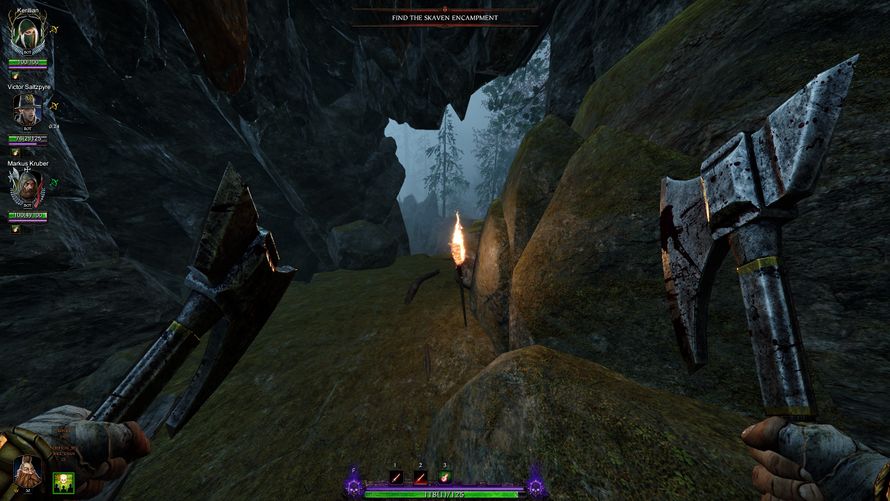The height and width of the screenshot is (501, 890).
Task: Select the melee weapon in slot 1
Action: 396,477
